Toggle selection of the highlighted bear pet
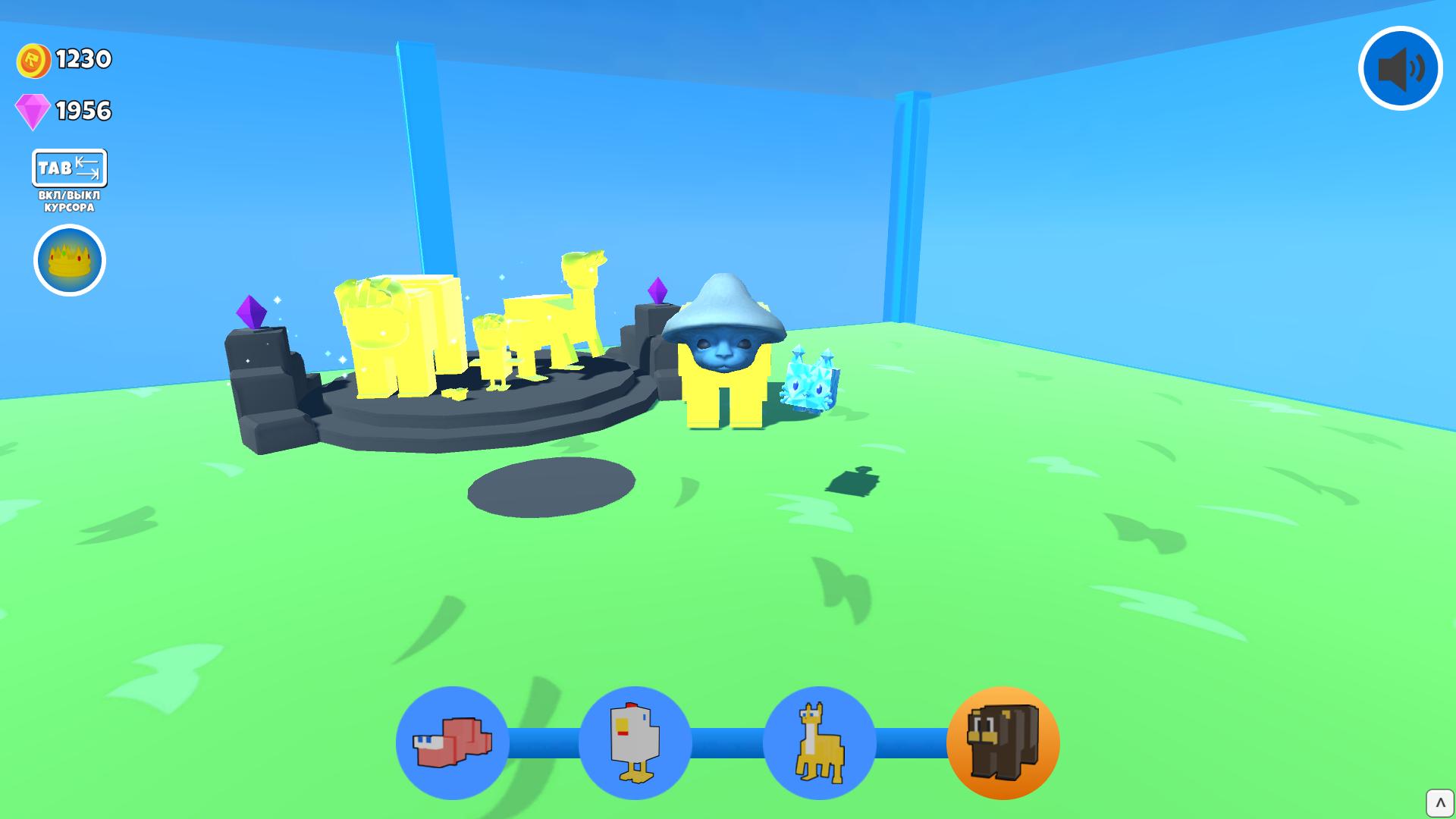The width and height of the screenshot is (1456, 819). click(1002, 744)
